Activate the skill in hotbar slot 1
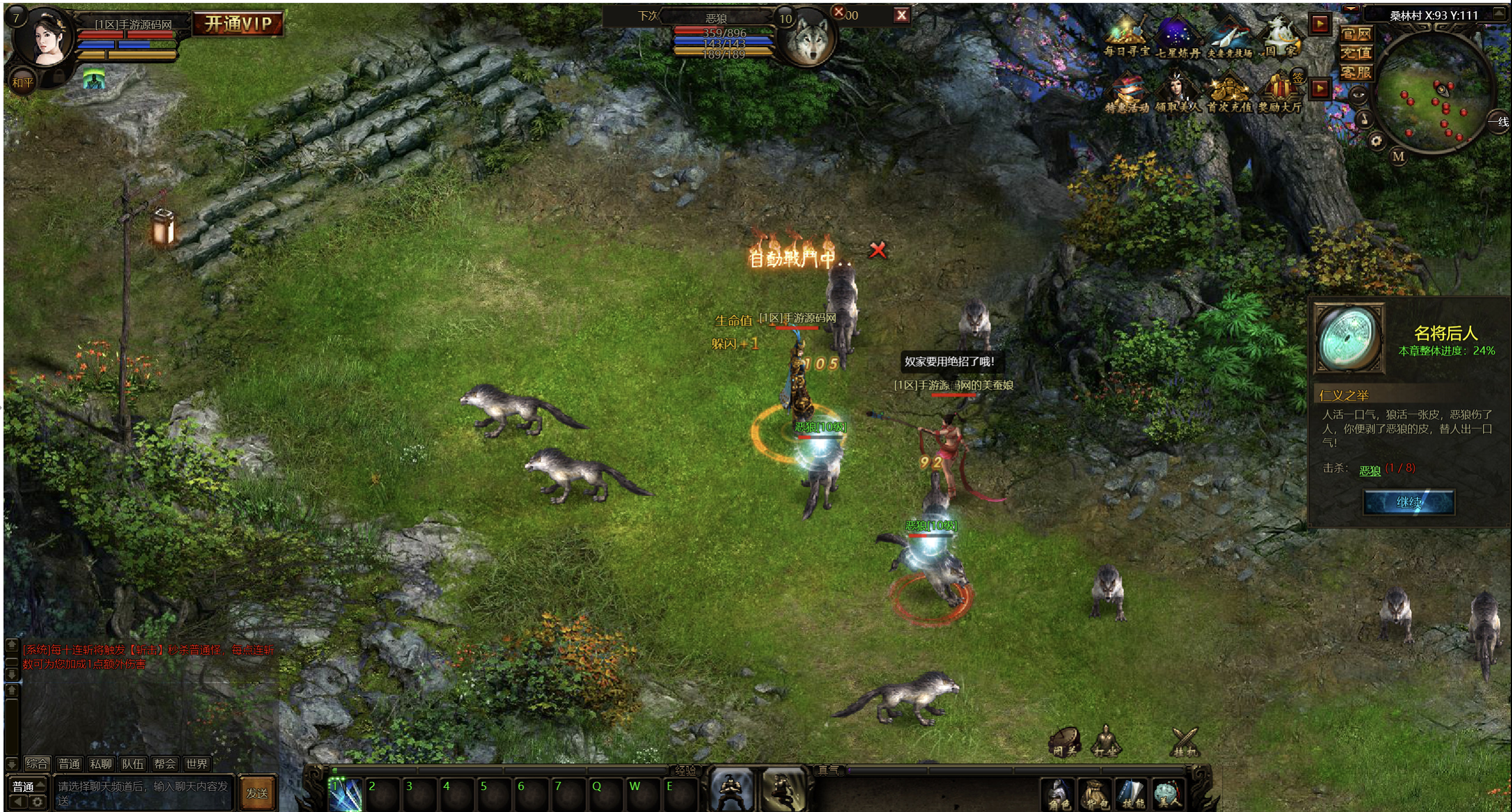The height and width of the screenshot is (812, 1512). (x=346, y=795)
